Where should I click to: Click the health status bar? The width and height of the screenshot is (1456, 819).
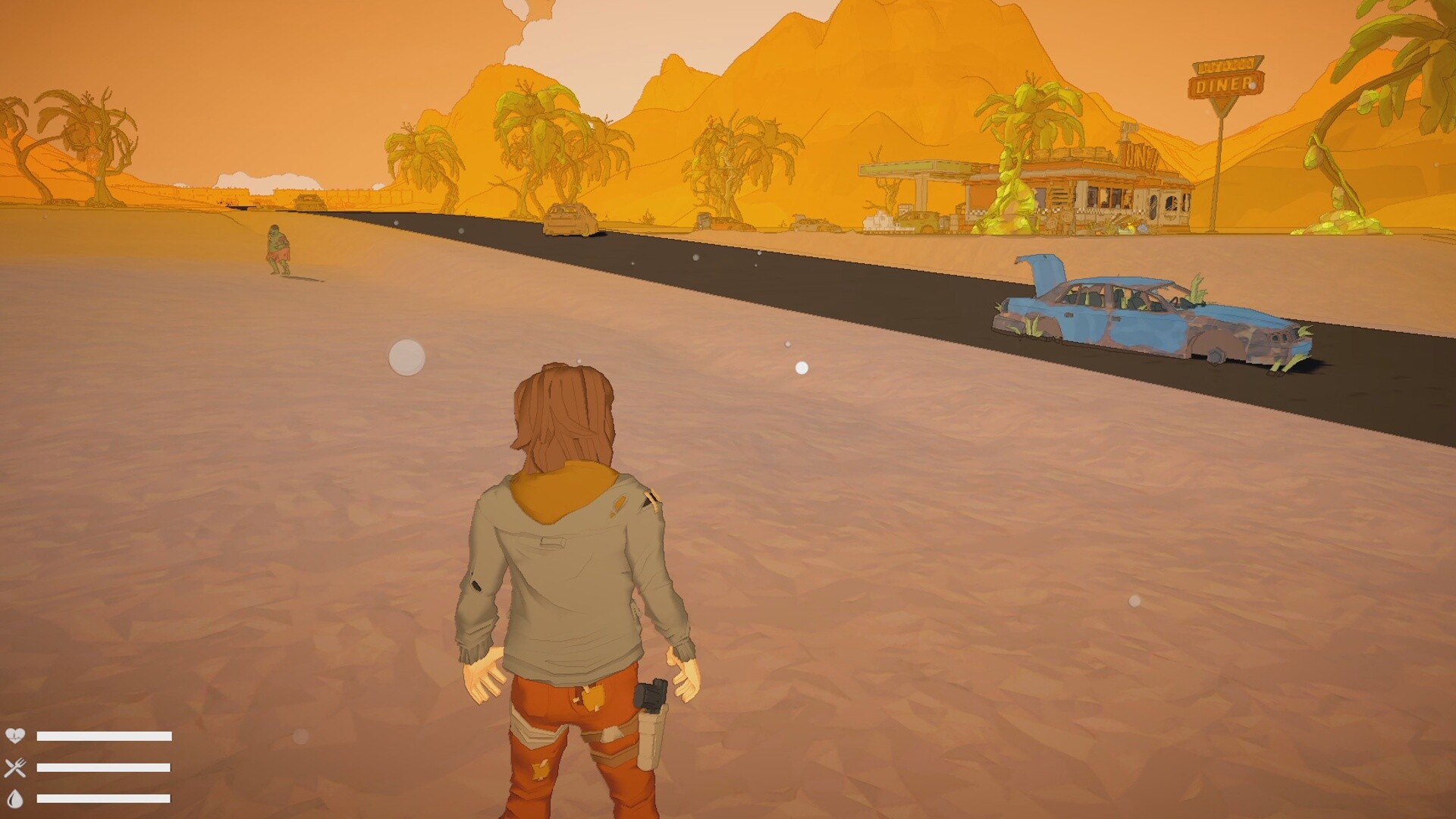pyautogui.click(x=104, y=735)
